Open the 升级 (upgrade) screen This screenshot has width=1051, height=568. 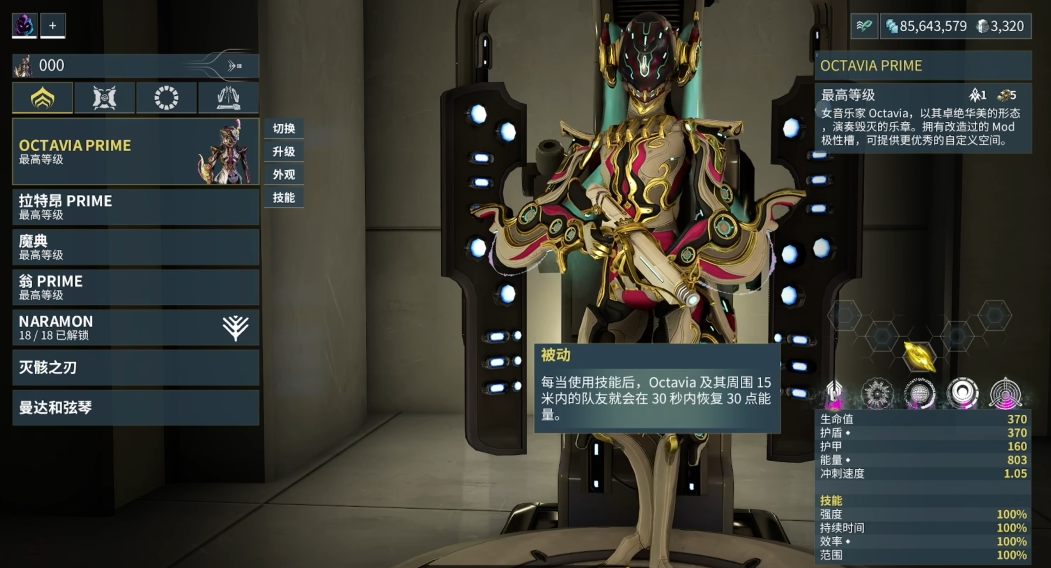pyautogui.click(x=284, y=152)
